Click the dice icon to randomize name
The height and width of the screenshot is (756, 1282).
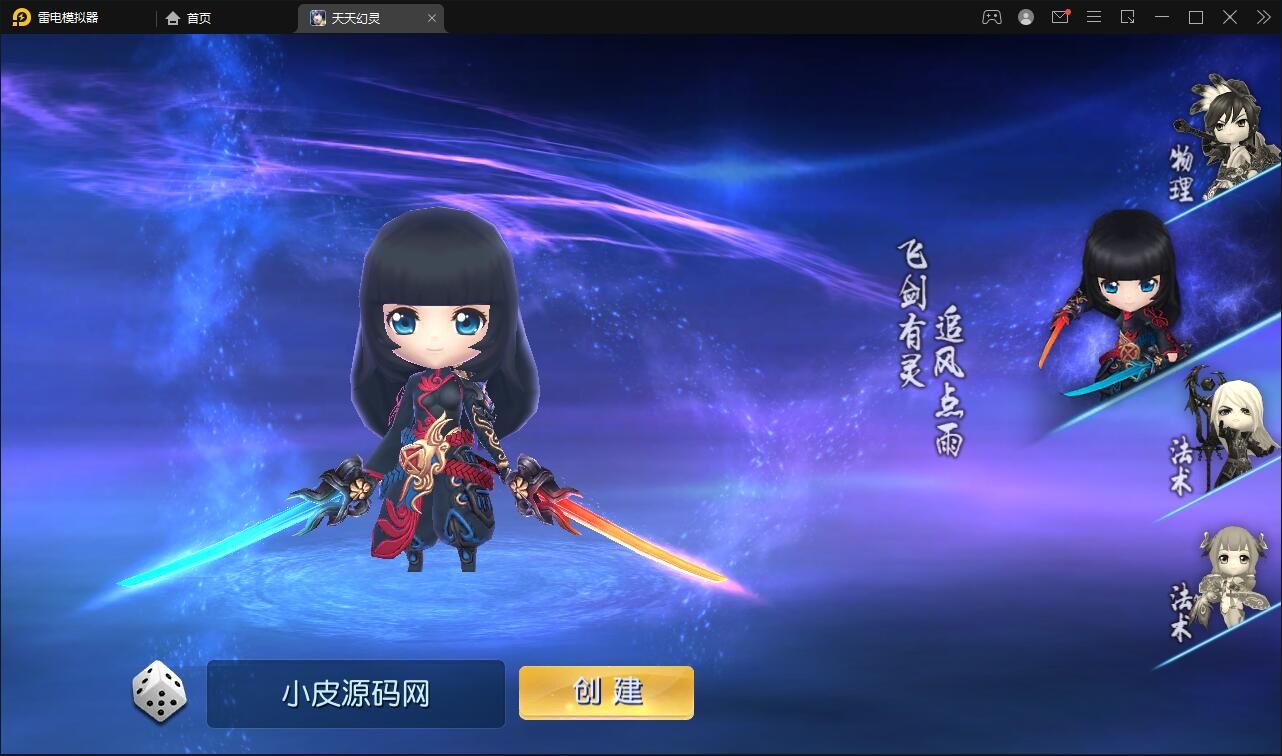point(158,693)
